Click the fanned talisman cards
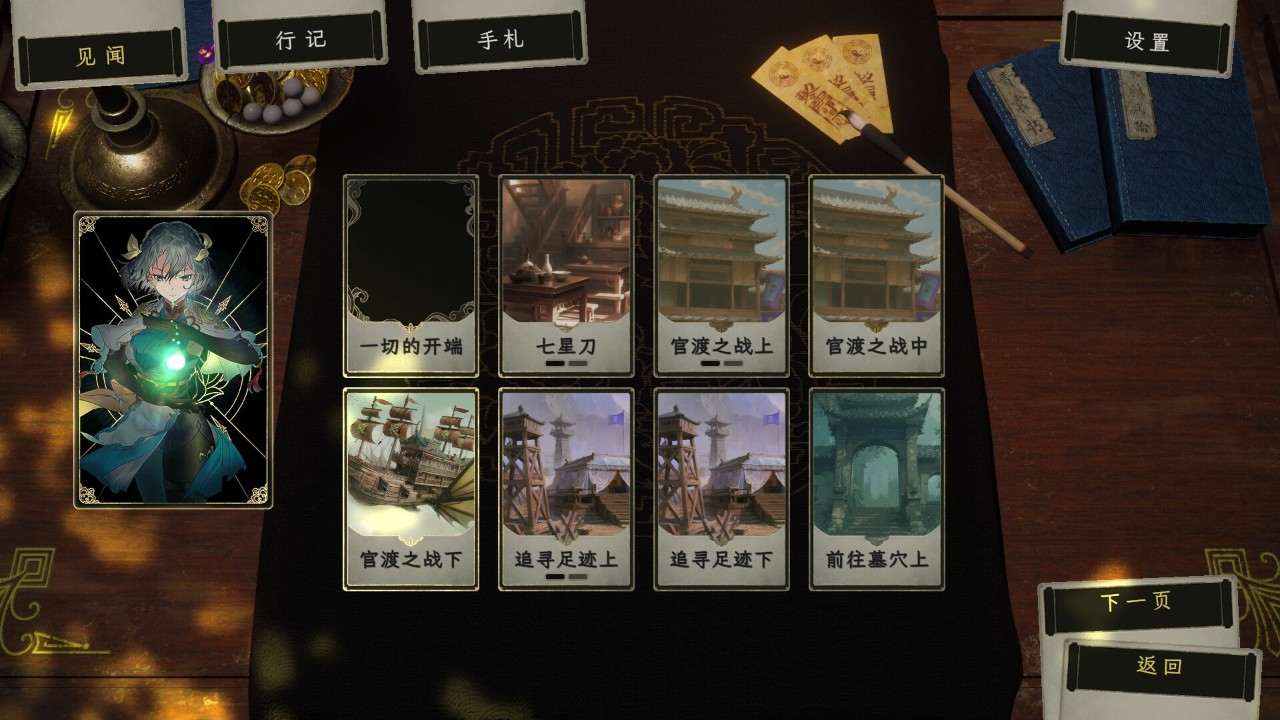This screenshot has height=720, width=1280. [x=825, y=85]
